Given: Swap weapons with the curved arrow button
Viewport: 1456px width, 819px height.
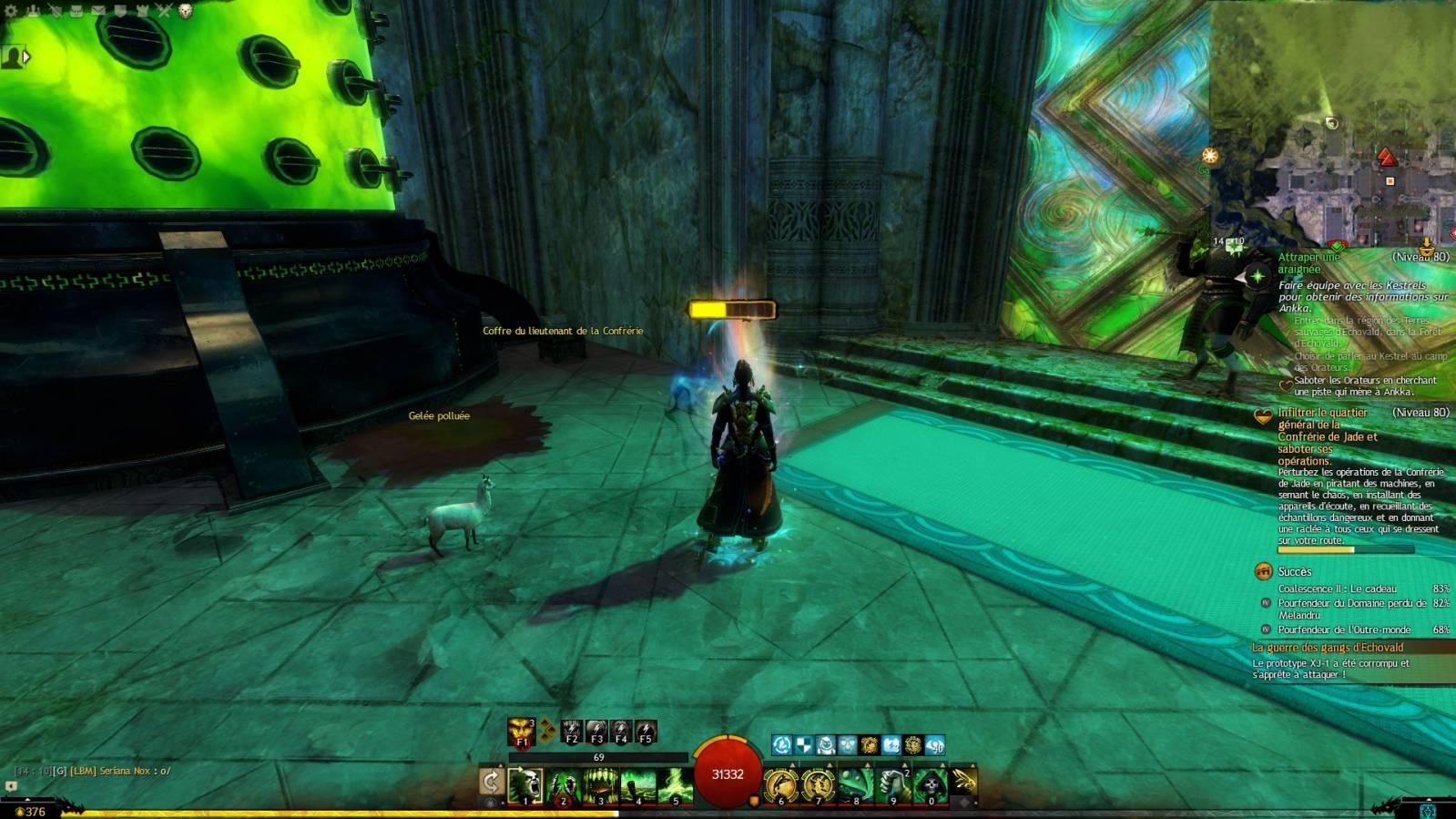Looking at the screenshot, I should (492, 782).
